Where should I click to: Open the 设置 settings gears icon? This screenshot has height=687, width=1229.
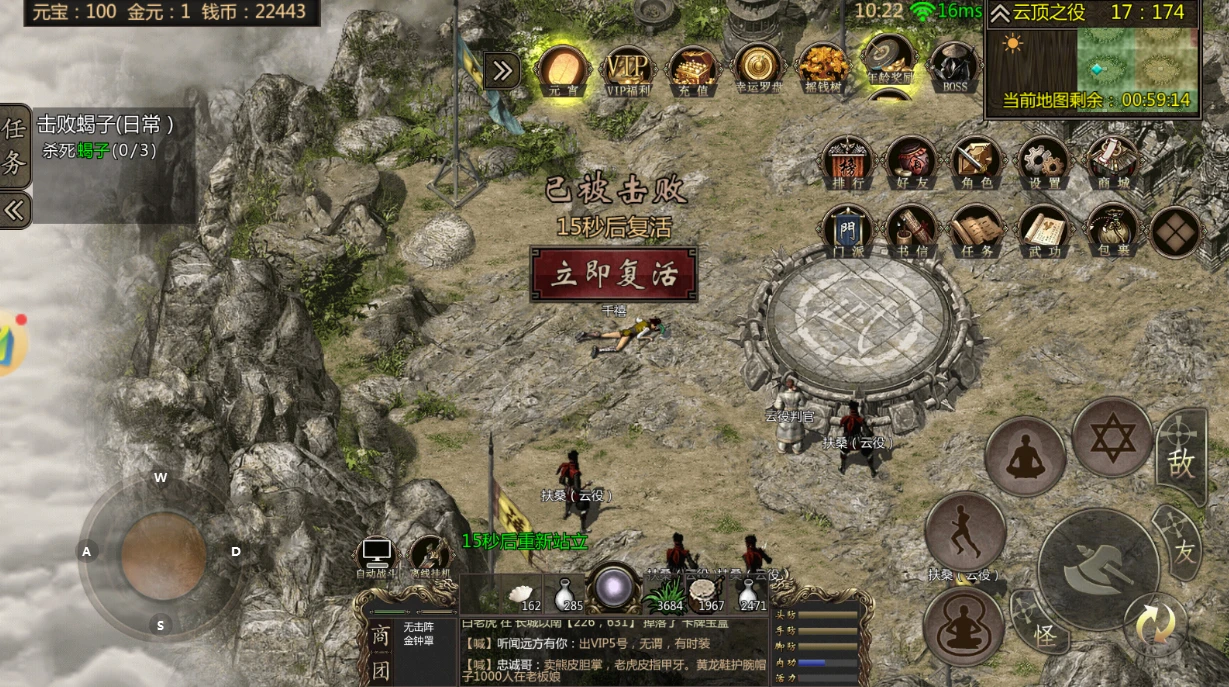pyautogui.click(x=1043, y=161)
